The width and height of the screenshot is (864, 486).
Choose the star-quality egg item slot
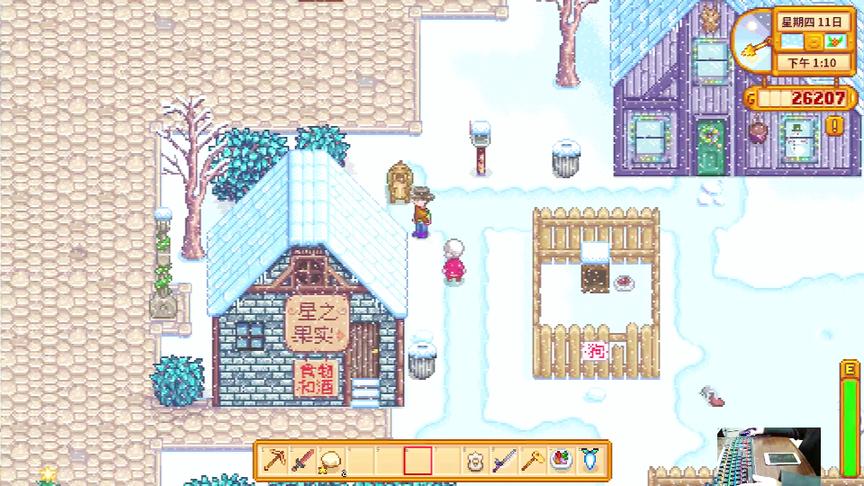point(330,461)
